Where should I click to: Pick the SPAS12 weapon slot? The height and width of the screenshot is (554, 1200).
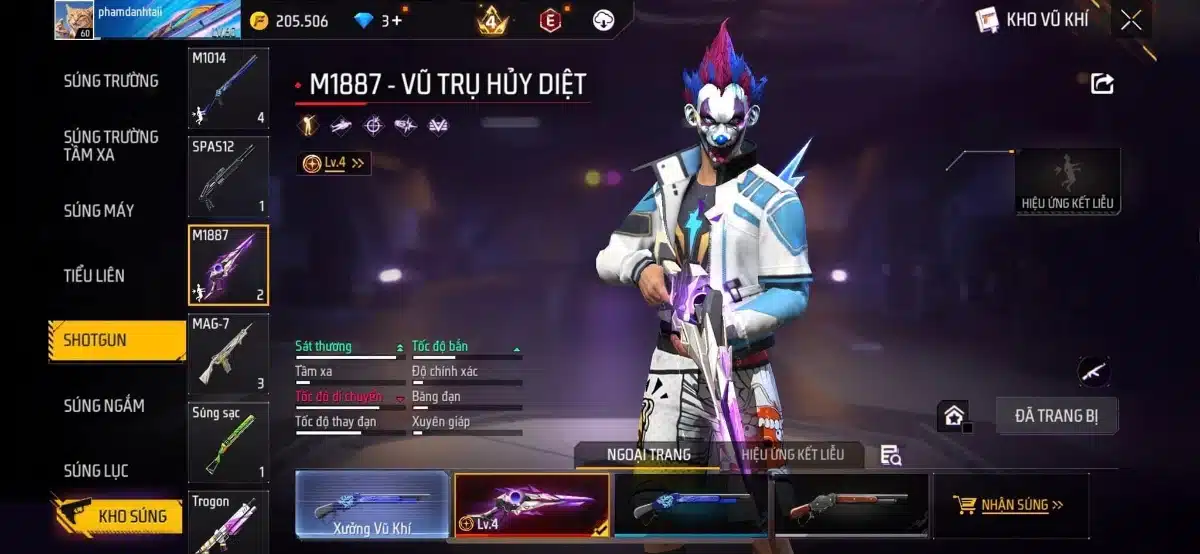[228, 176]
